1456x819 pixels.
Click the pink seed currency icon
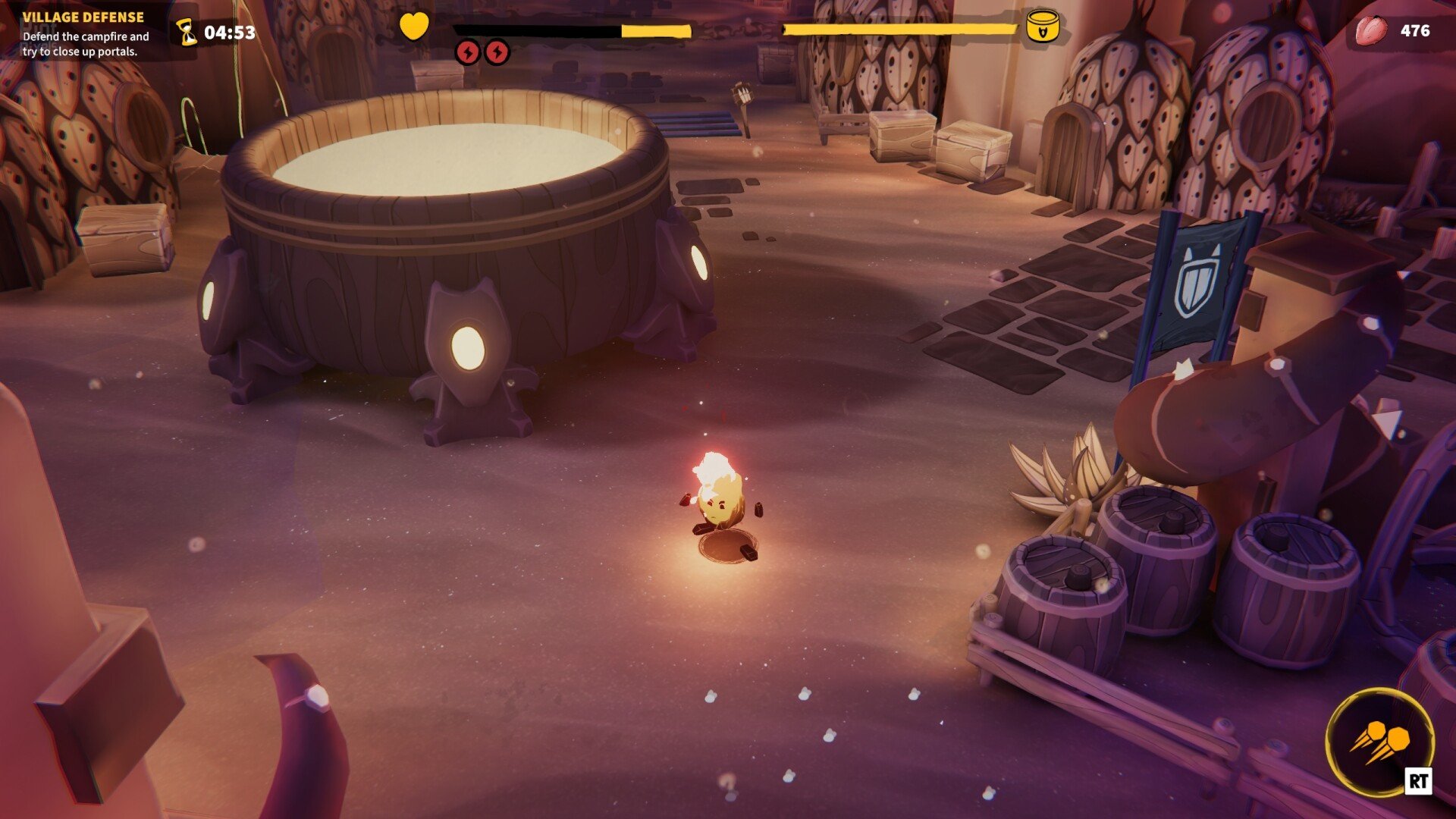[1371, 31]
